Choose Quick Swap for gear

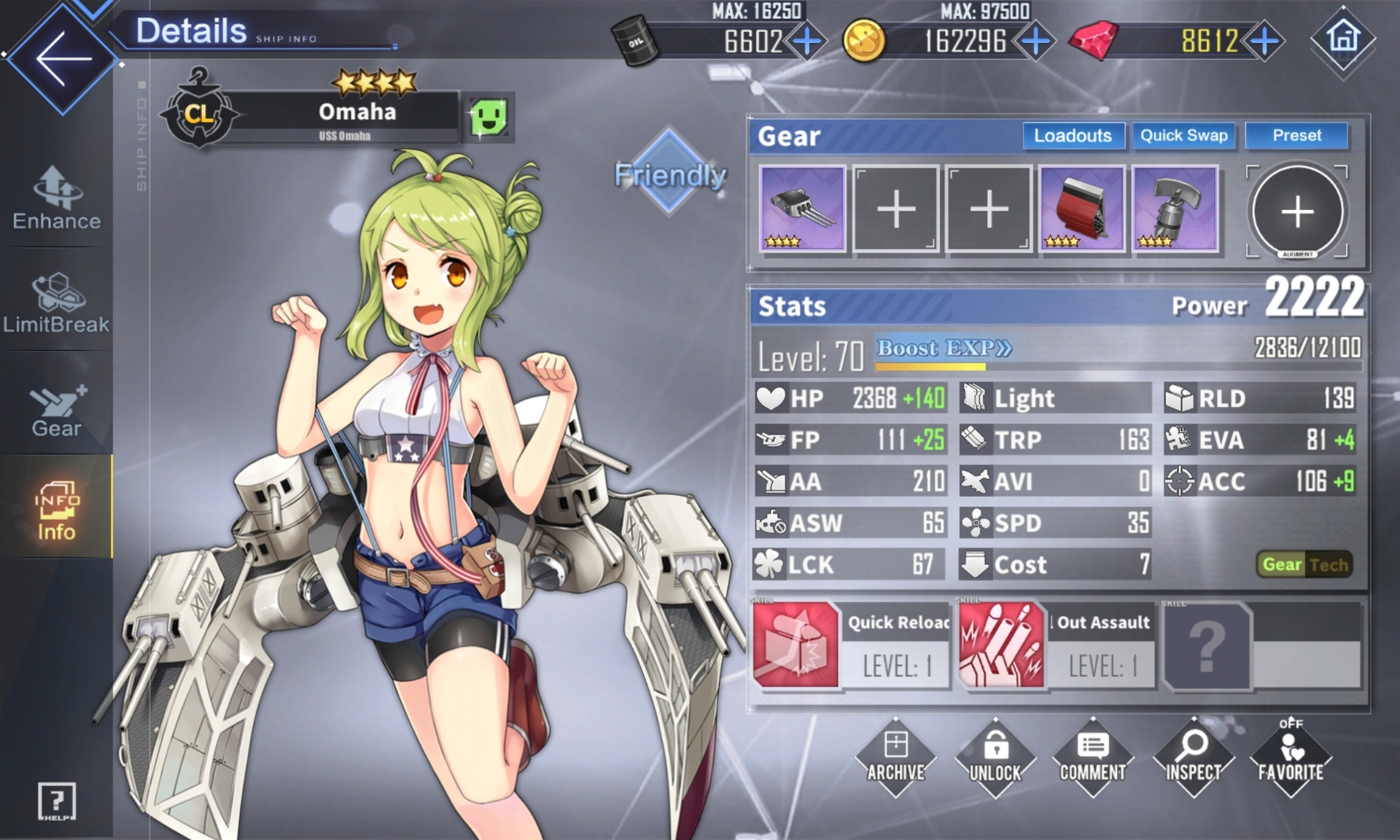tap(1183, 136)
